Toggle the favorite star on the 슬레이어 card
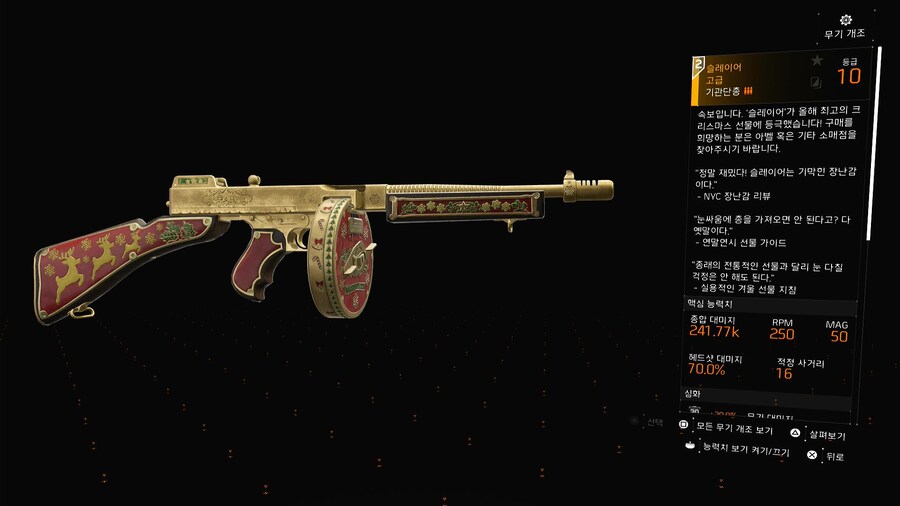The width and height of the screenshot is (900, 506). point(816,62)
